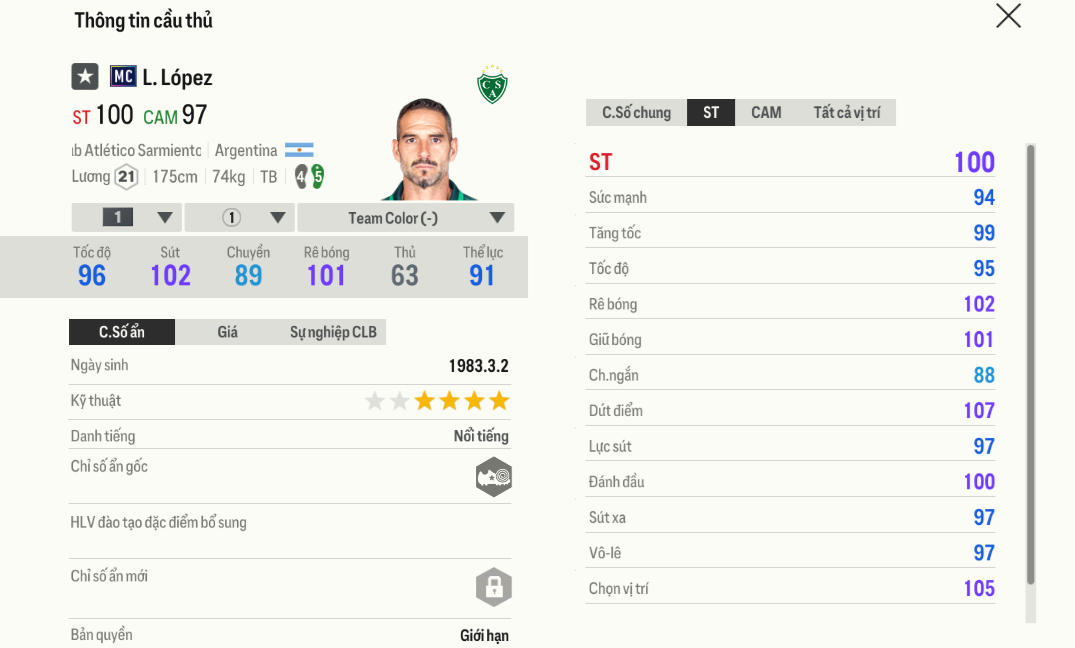Click the stats list scrollbar
This screenshot has width=1075, height=648.
pyautogui.click(x=1031, y=365)
